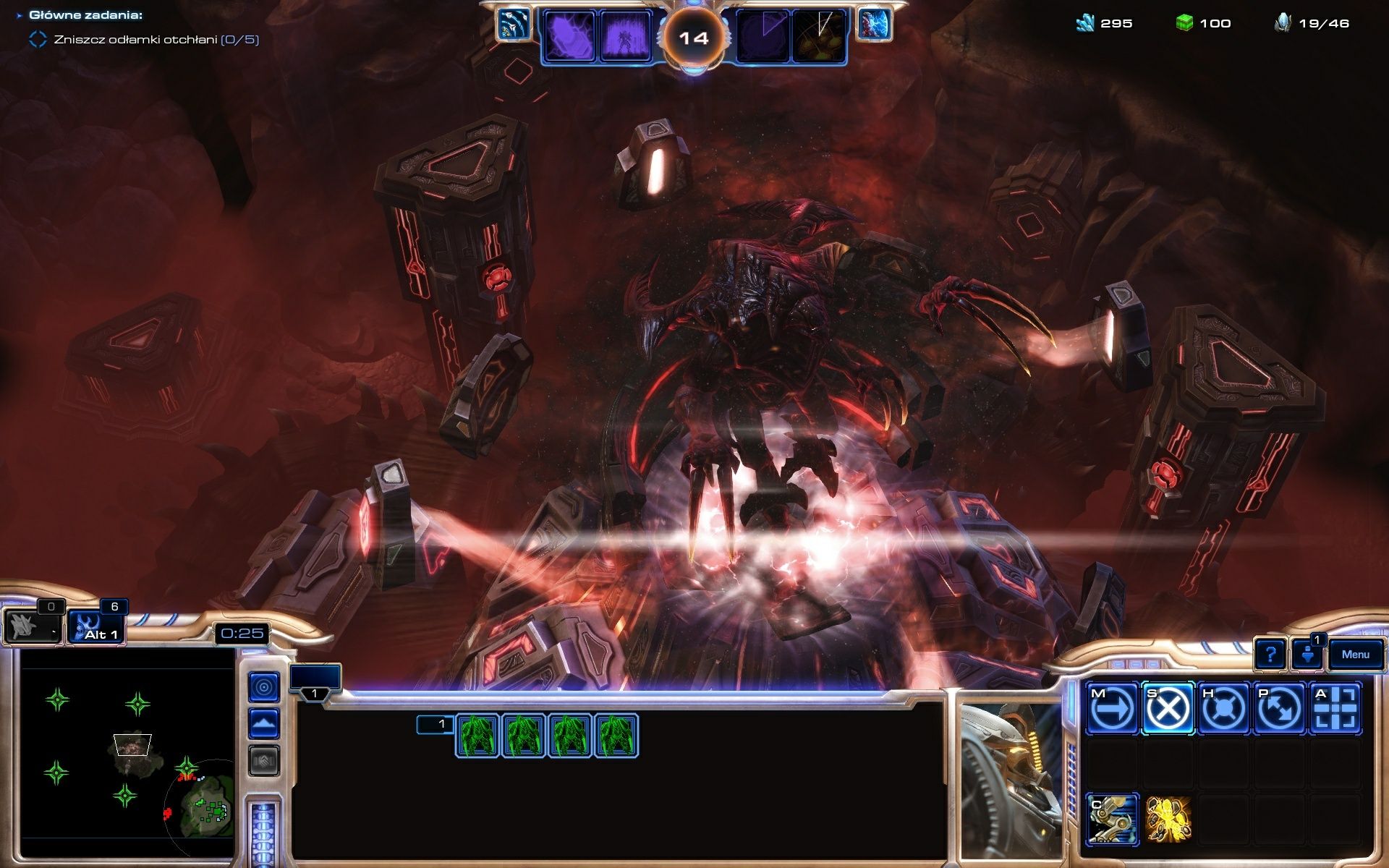Click the level 14 Solar Core progress orb
The width and height of the screenshot is (1389, 868).
click(694, 37)
